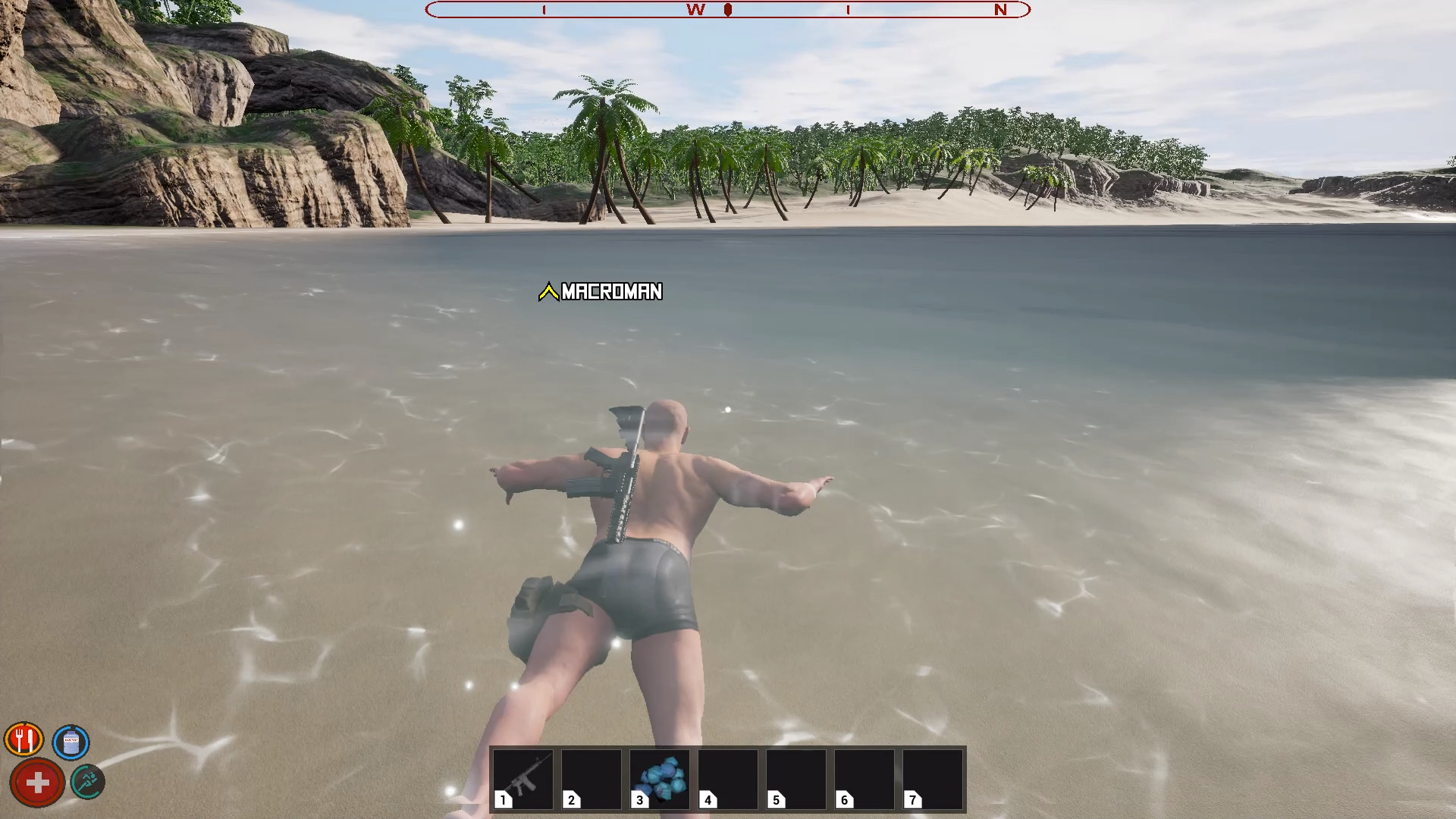This screenshot has height=819, width=1456.
Task: Select the blue ore in hotbar slot 3
Action: coord(659,779)
